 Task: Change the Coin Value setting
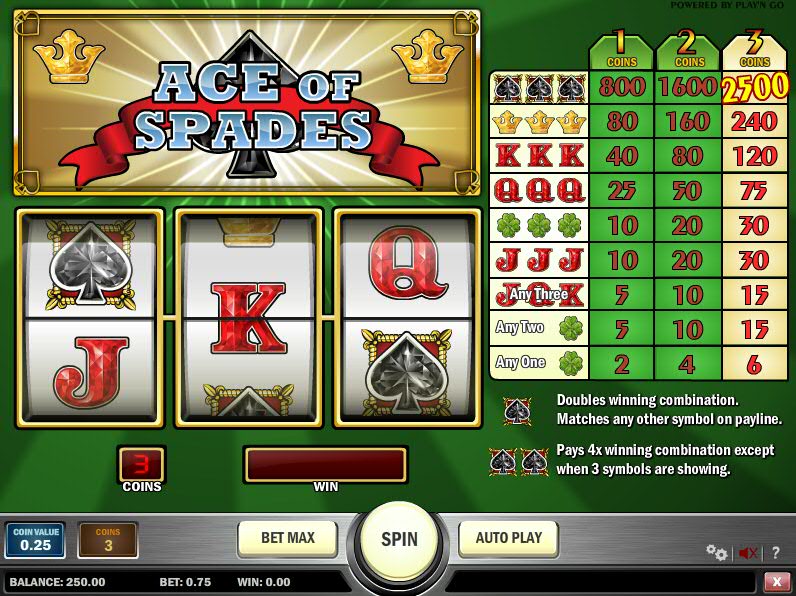click(x=35, y=540)
